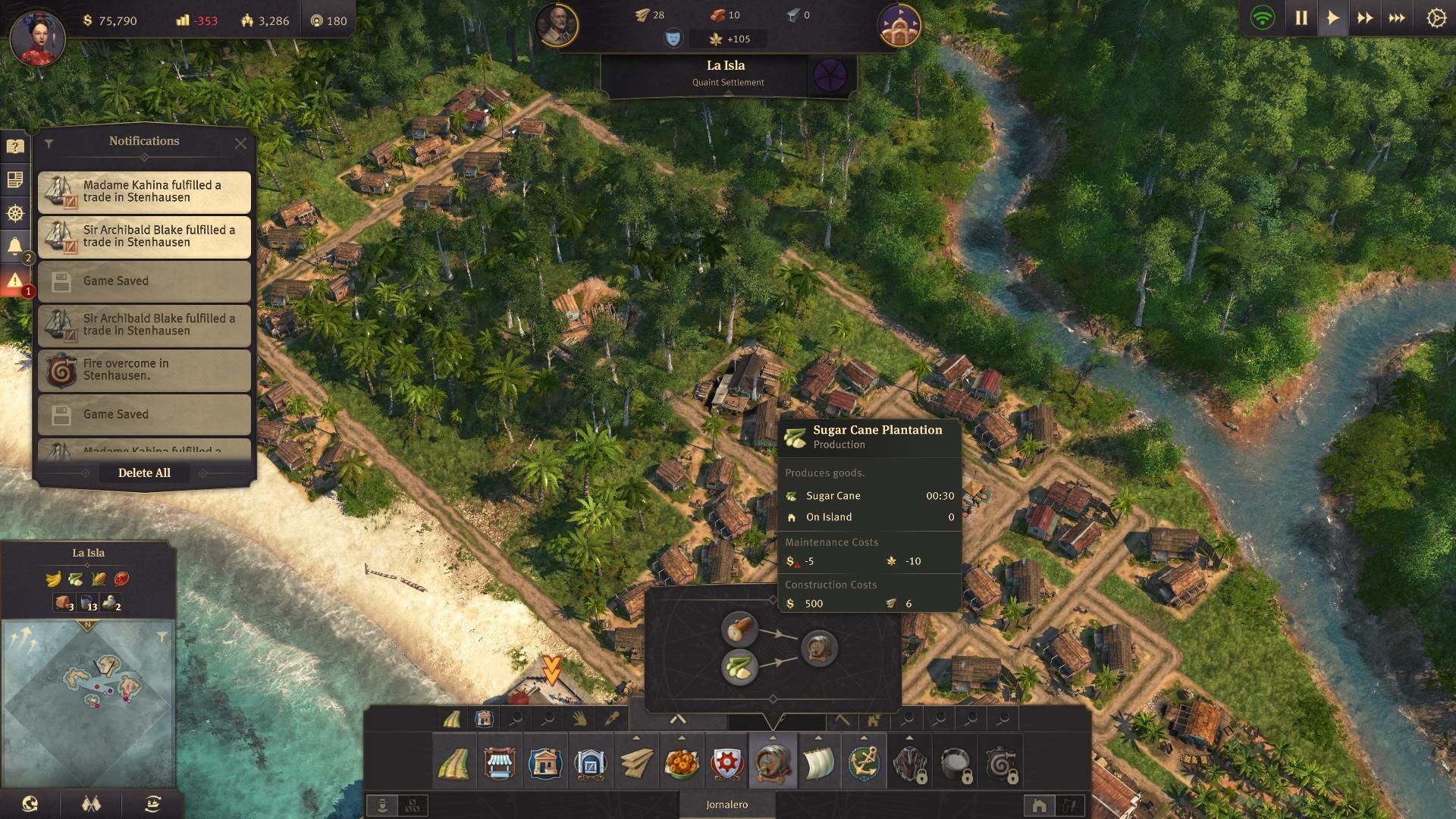Image resolution: width=1456 pixels, height=819 pixels.
Task: Click the player portrait in top-left corner
Action: [x=36, y=36]
